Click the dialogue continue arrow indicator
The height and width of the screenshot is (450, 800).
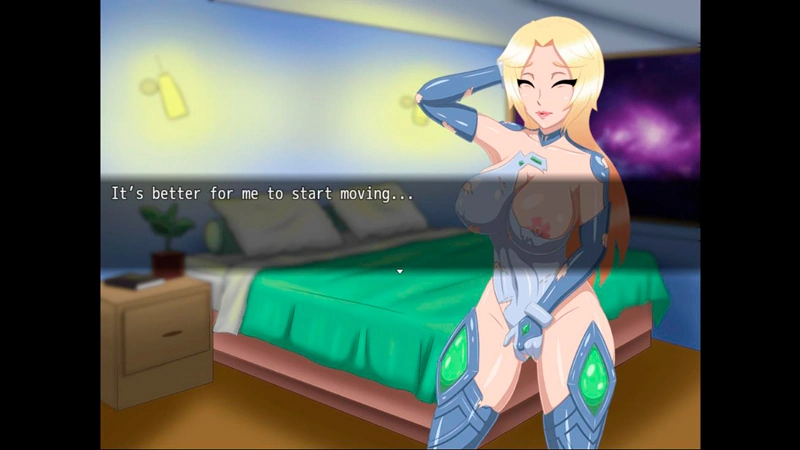(400, 271)
